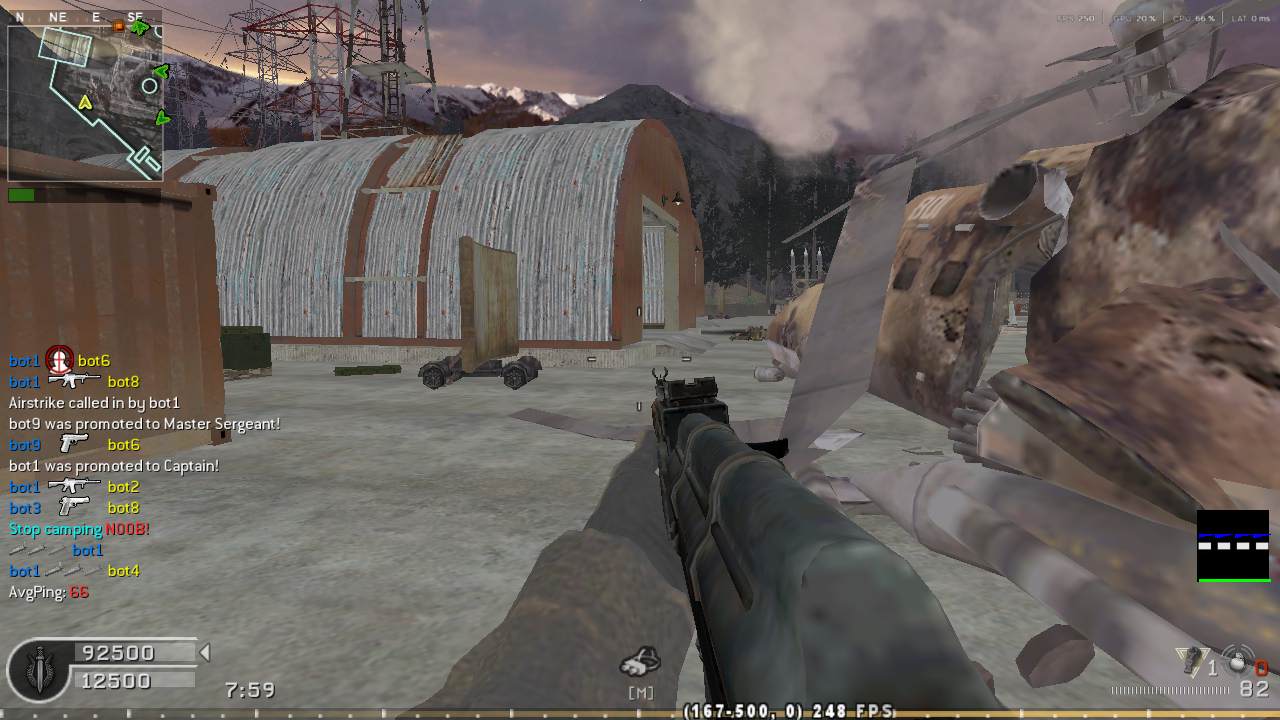Screen dimensions: 1280x720
Task: Click the "Stop camping NOOB!" chat message
Action: [79, 529]
